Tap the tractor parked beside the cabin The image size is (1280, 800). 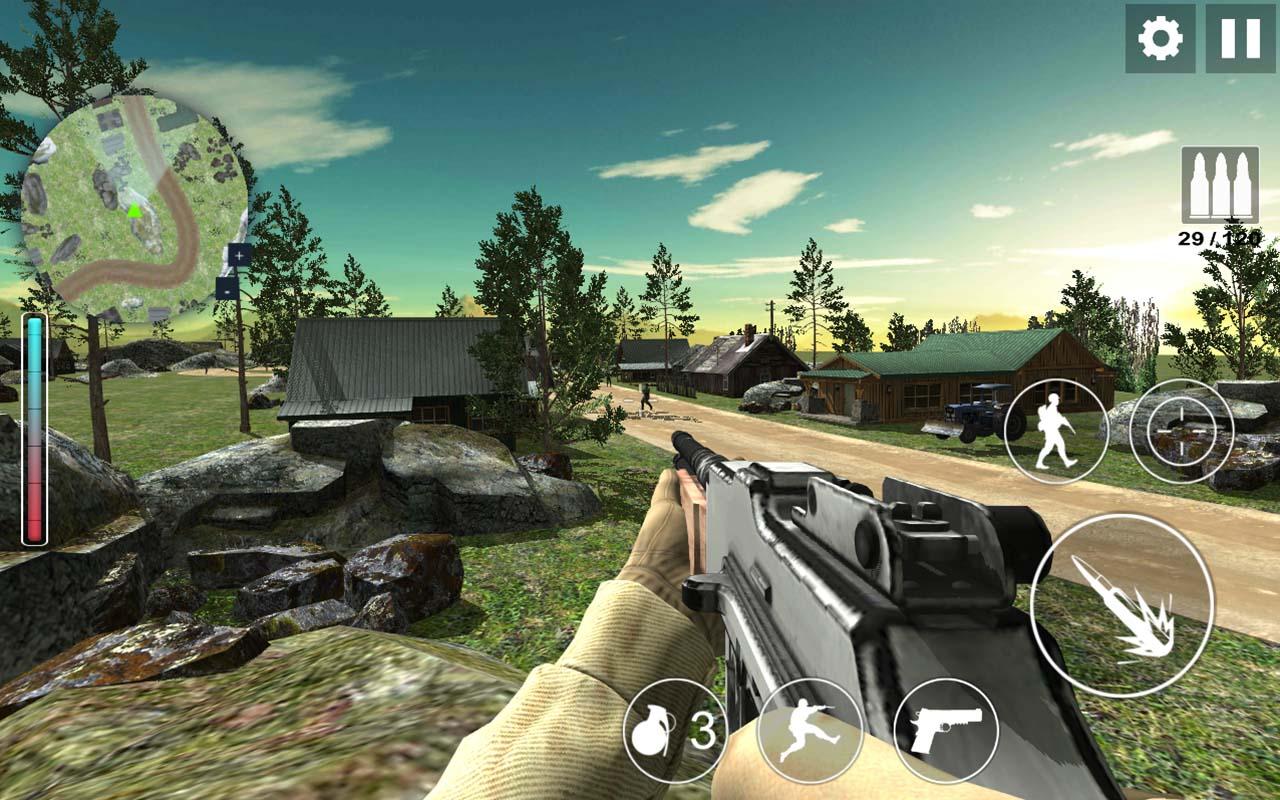(980, 410)
